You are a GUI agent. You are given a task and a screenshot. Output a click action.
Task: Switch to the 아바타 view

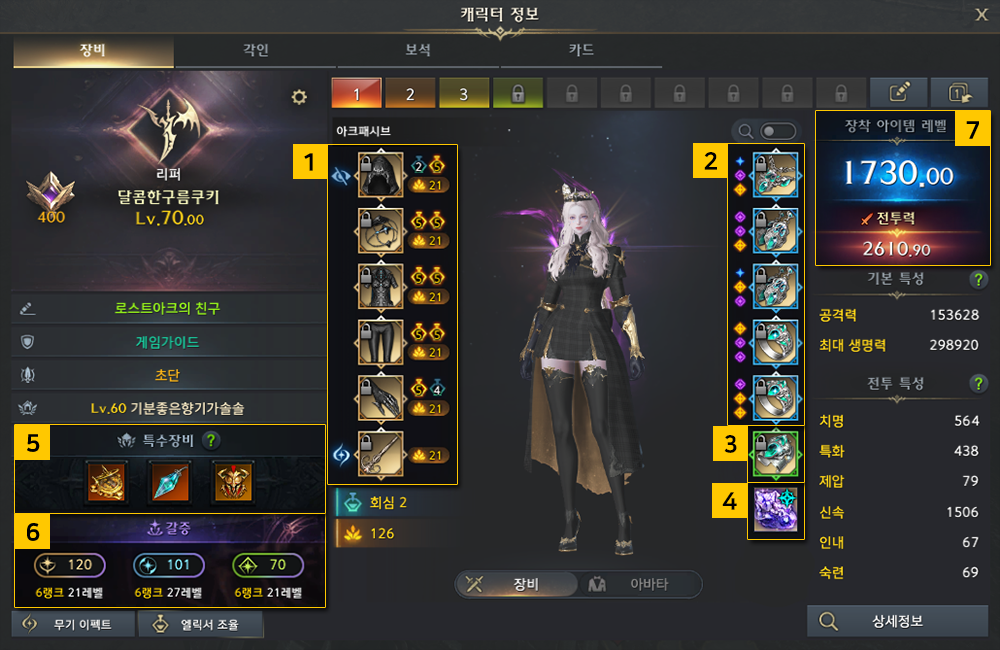click(640, 584)
